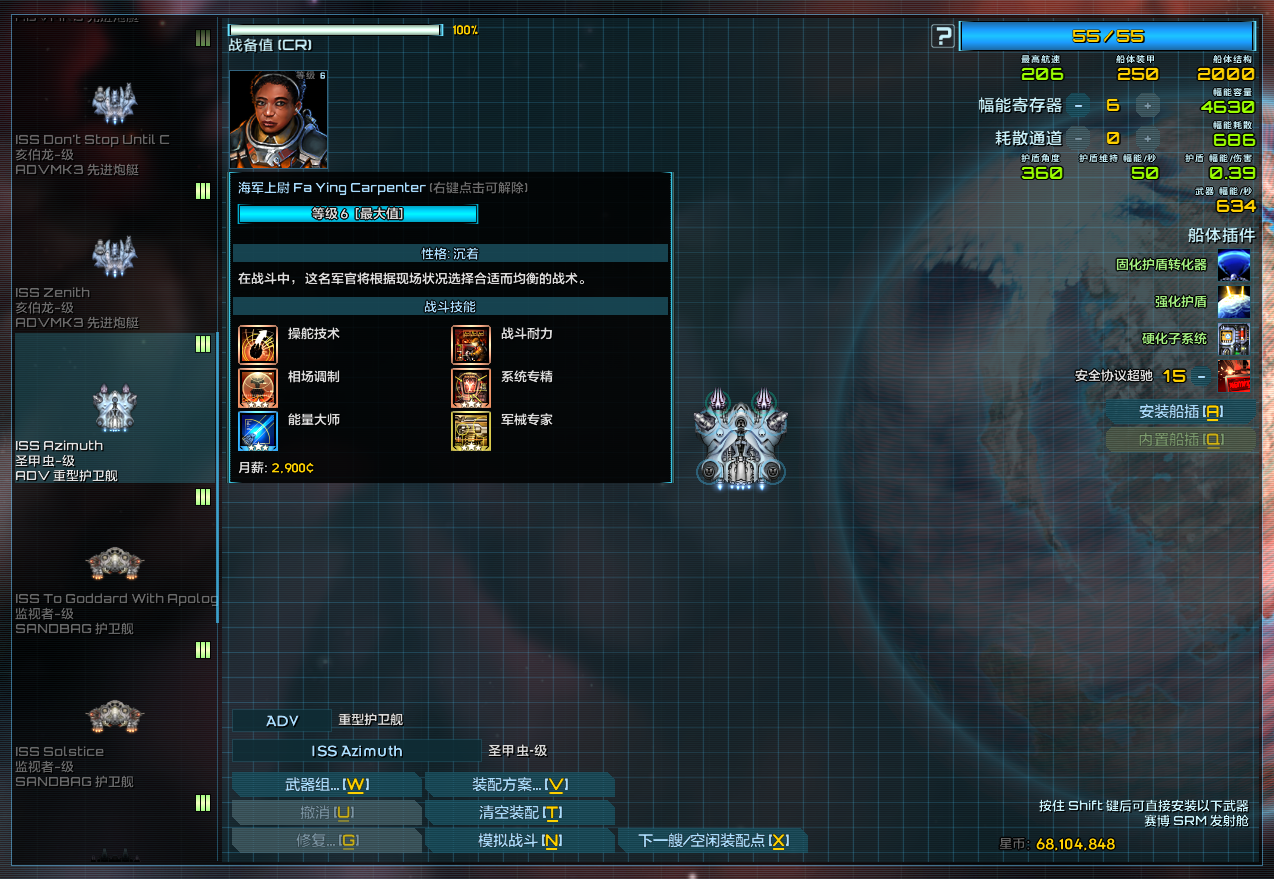Clear the ship's loadout (清空装配)

[519, 813]
